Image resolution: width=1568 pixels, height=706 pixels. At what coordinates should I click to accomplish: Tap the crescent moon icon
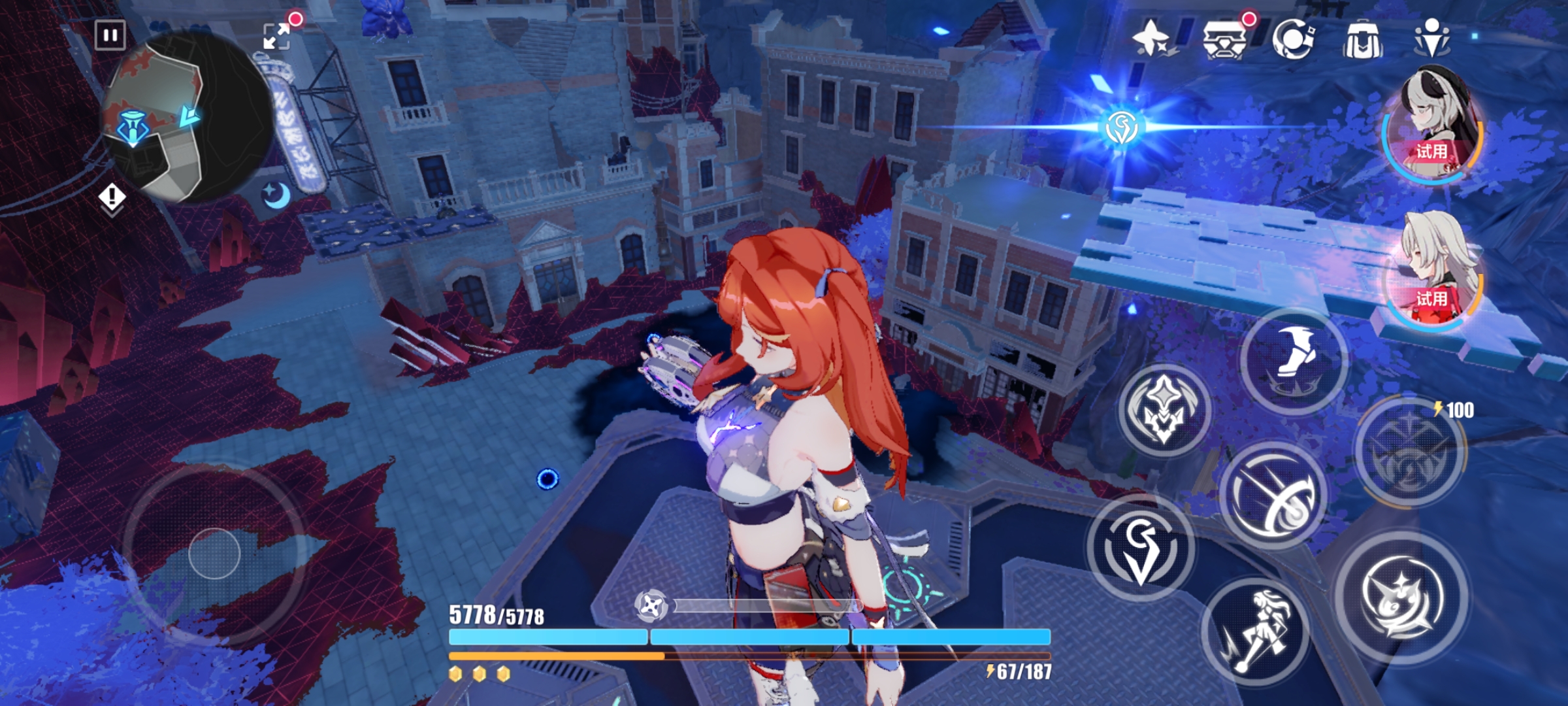coord(277,194)
